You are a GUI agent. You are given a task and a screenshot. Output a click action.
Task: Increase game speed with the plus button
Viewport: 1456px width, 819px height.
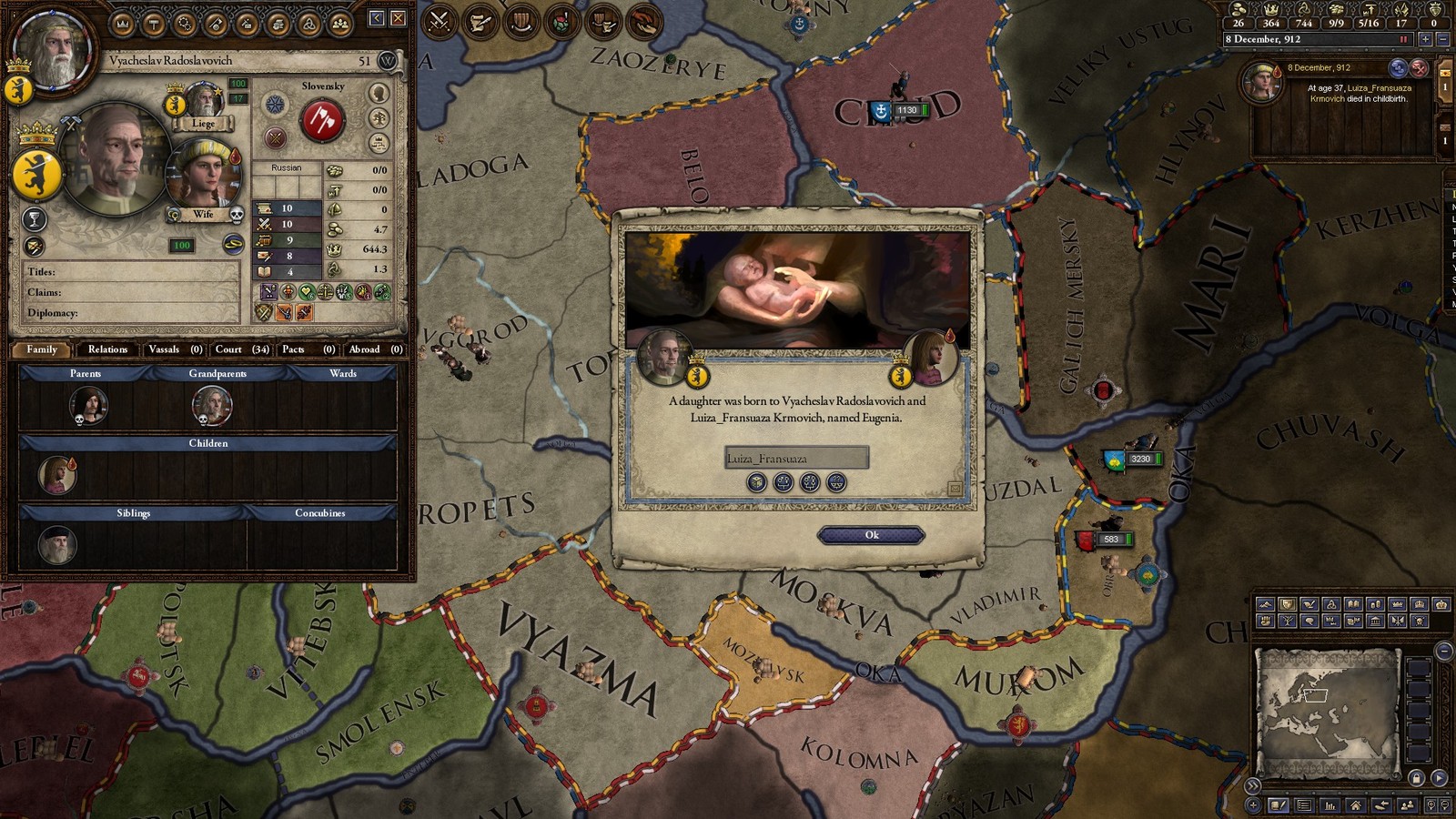1426,39
